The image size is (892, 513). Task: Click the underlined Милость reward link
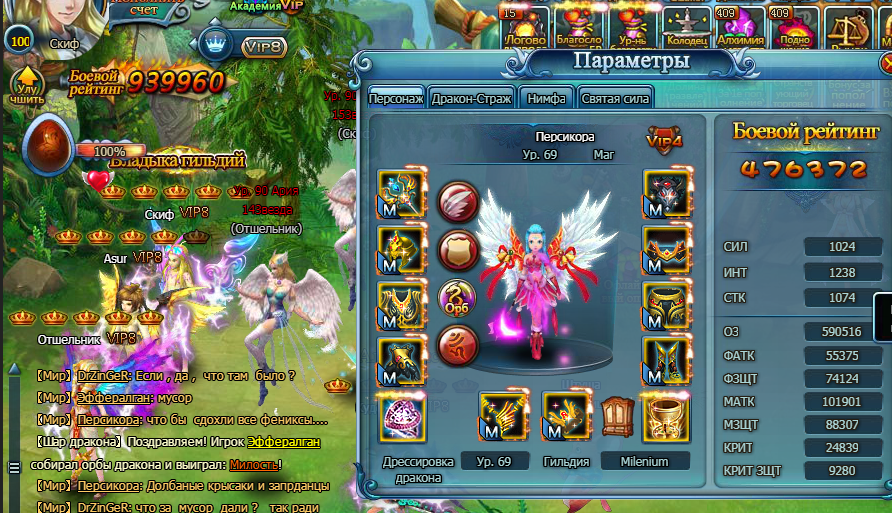(x=252, y=465)
